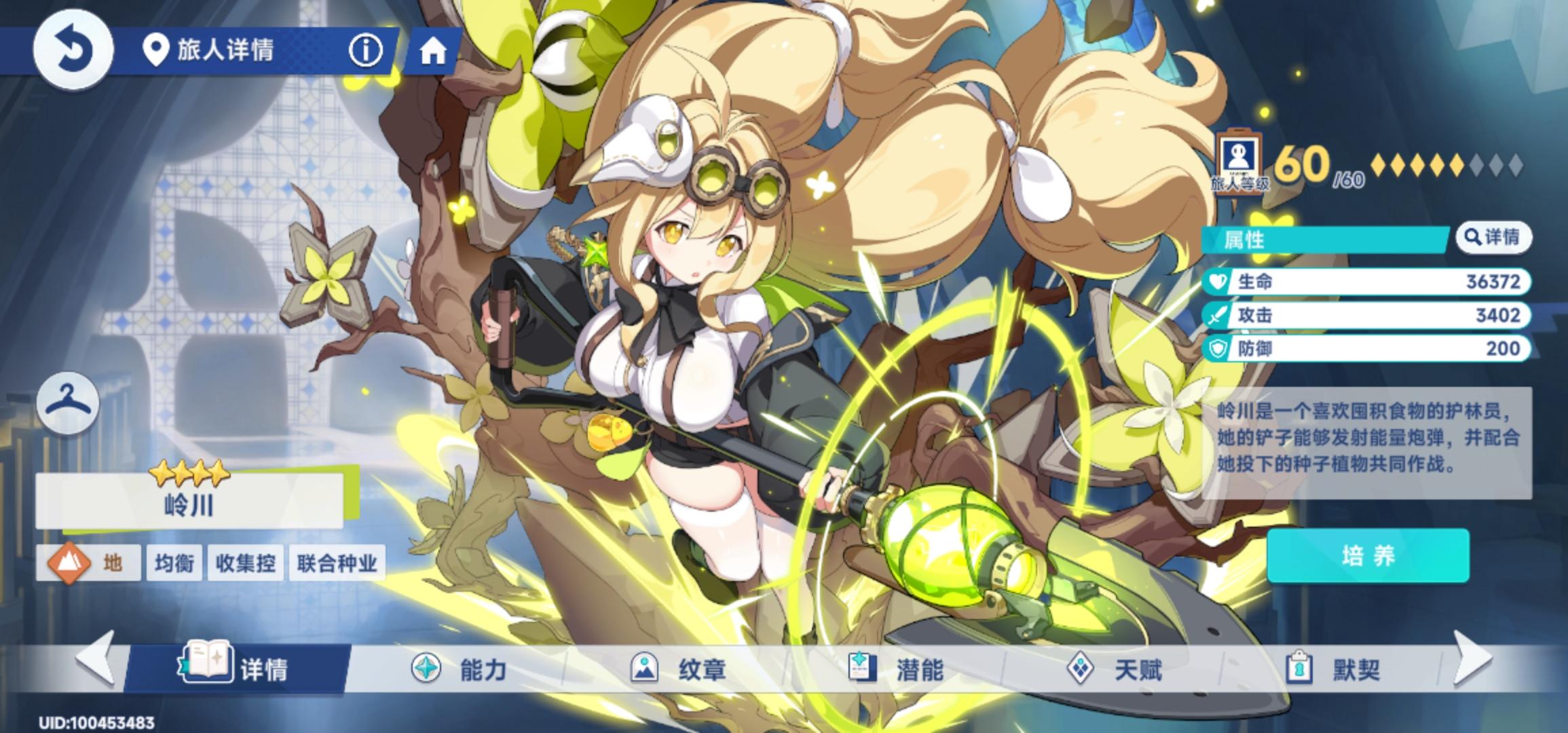Open the home screen via house icon

pyautogui.click(x=433, y=50)
